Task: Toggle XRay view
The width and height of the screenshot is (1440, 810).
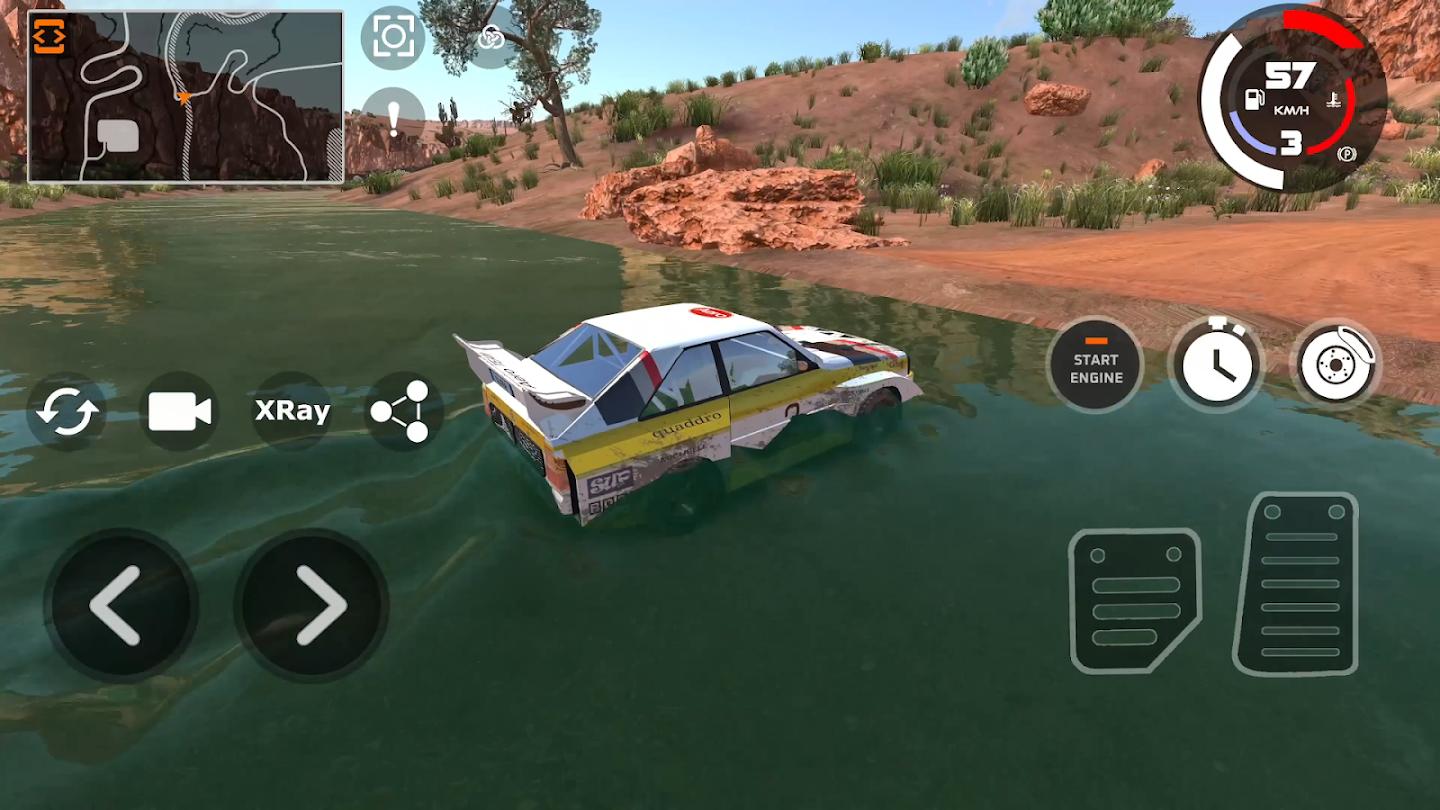Action: [x=291, y=410]
